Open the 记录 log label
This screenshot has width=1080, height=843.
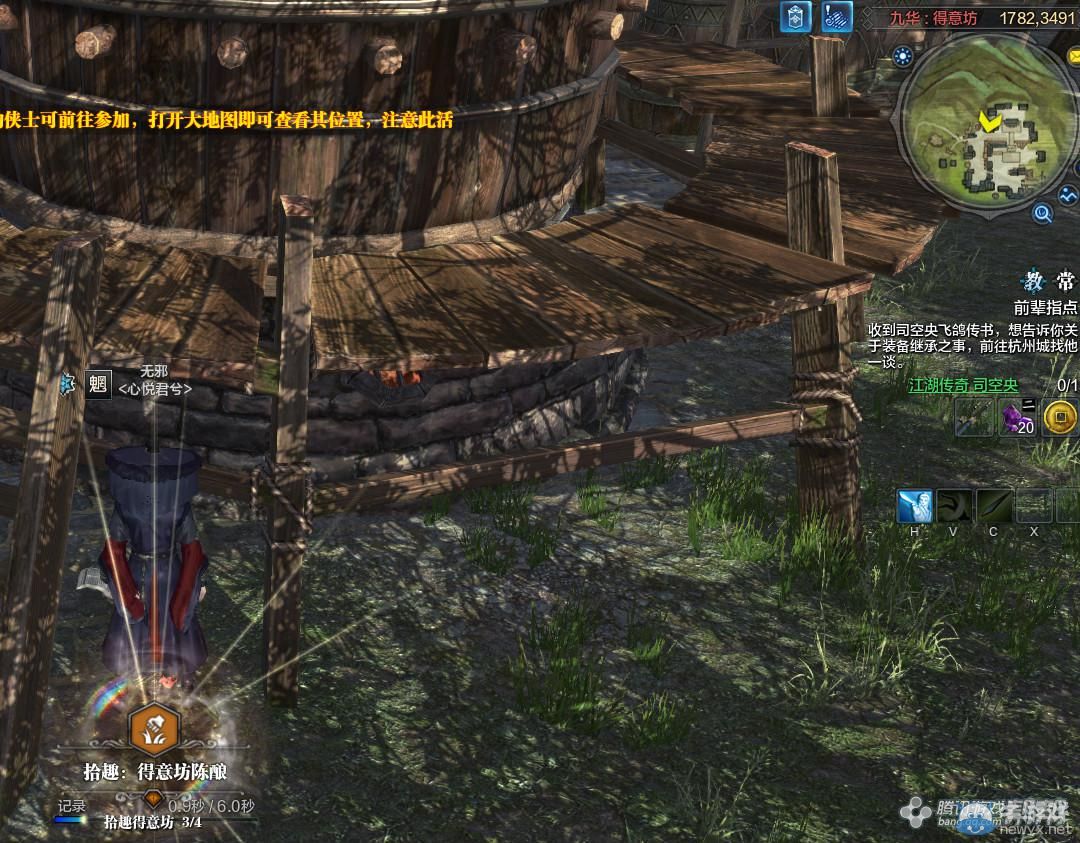click(x=72, y=806)
